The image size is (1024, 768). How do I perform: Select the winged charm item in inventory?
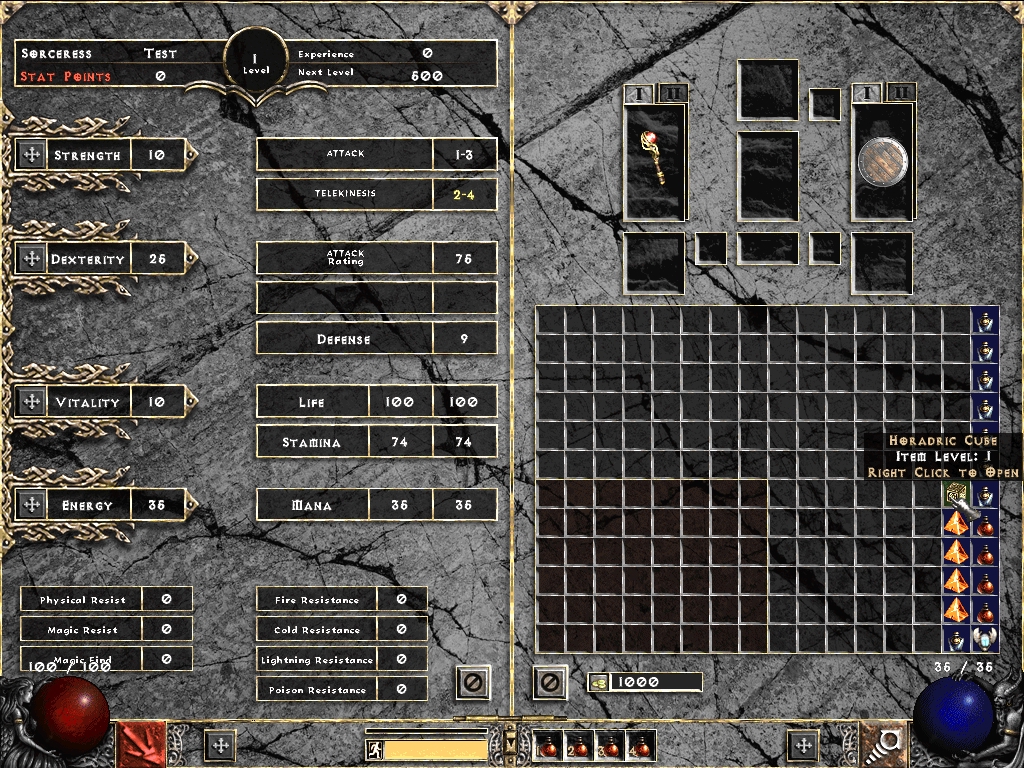pyautogui.click(x=986, y=637)
